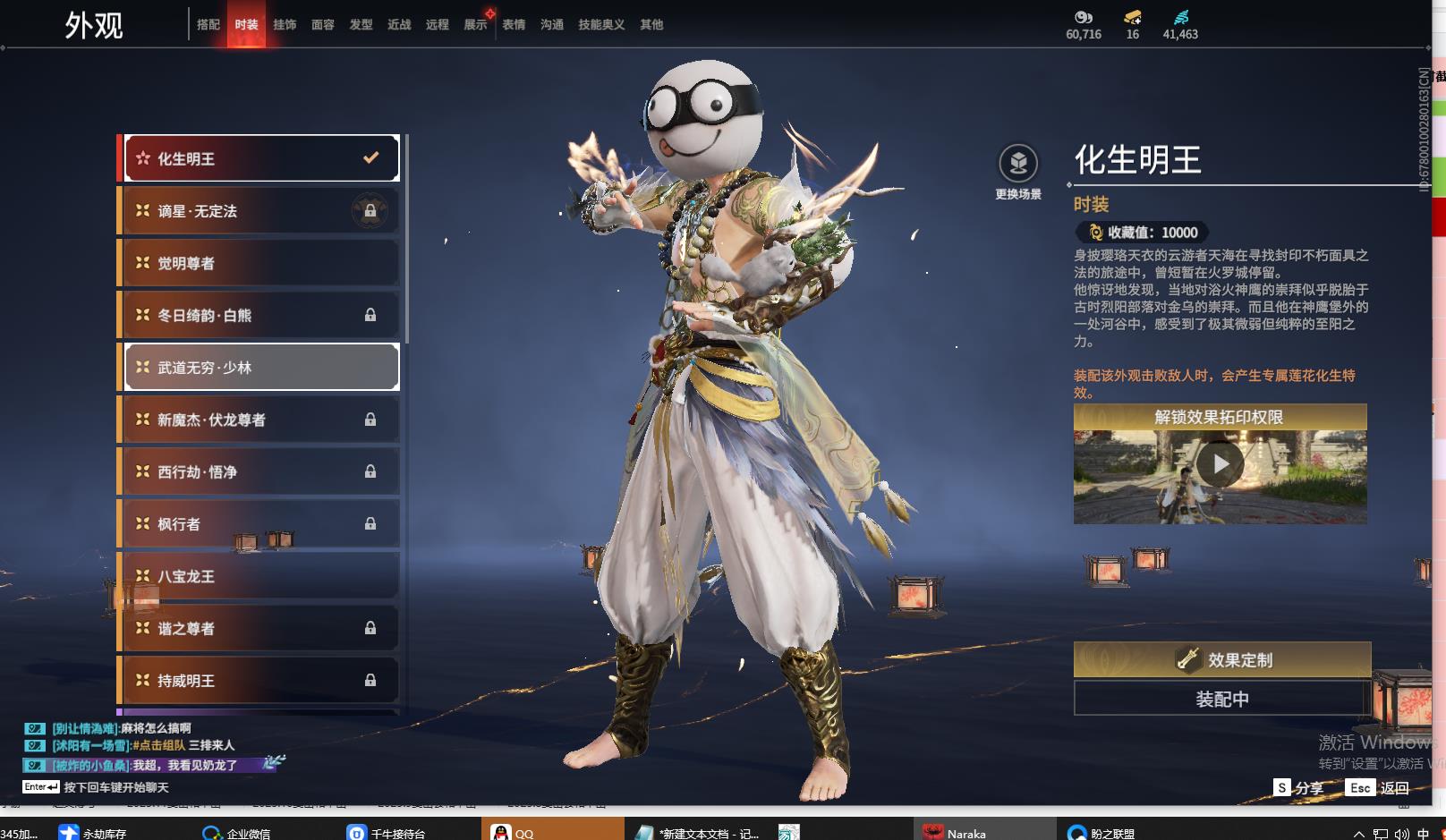Open the 近战 weapons tab
This screenshot has width=1446, height=840.
click(399, 25)
